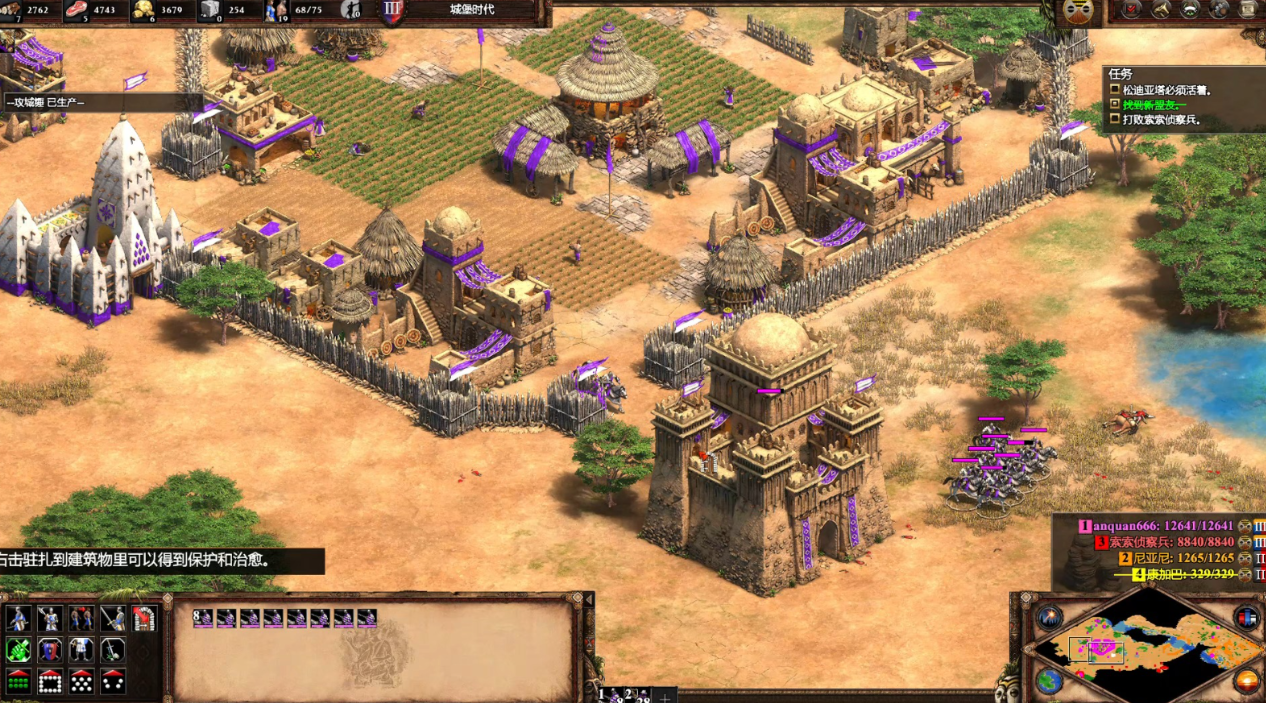Viewport: 1266px width, 703px height.
Task: Click the minimap globe button
Action: [1049, 681]
